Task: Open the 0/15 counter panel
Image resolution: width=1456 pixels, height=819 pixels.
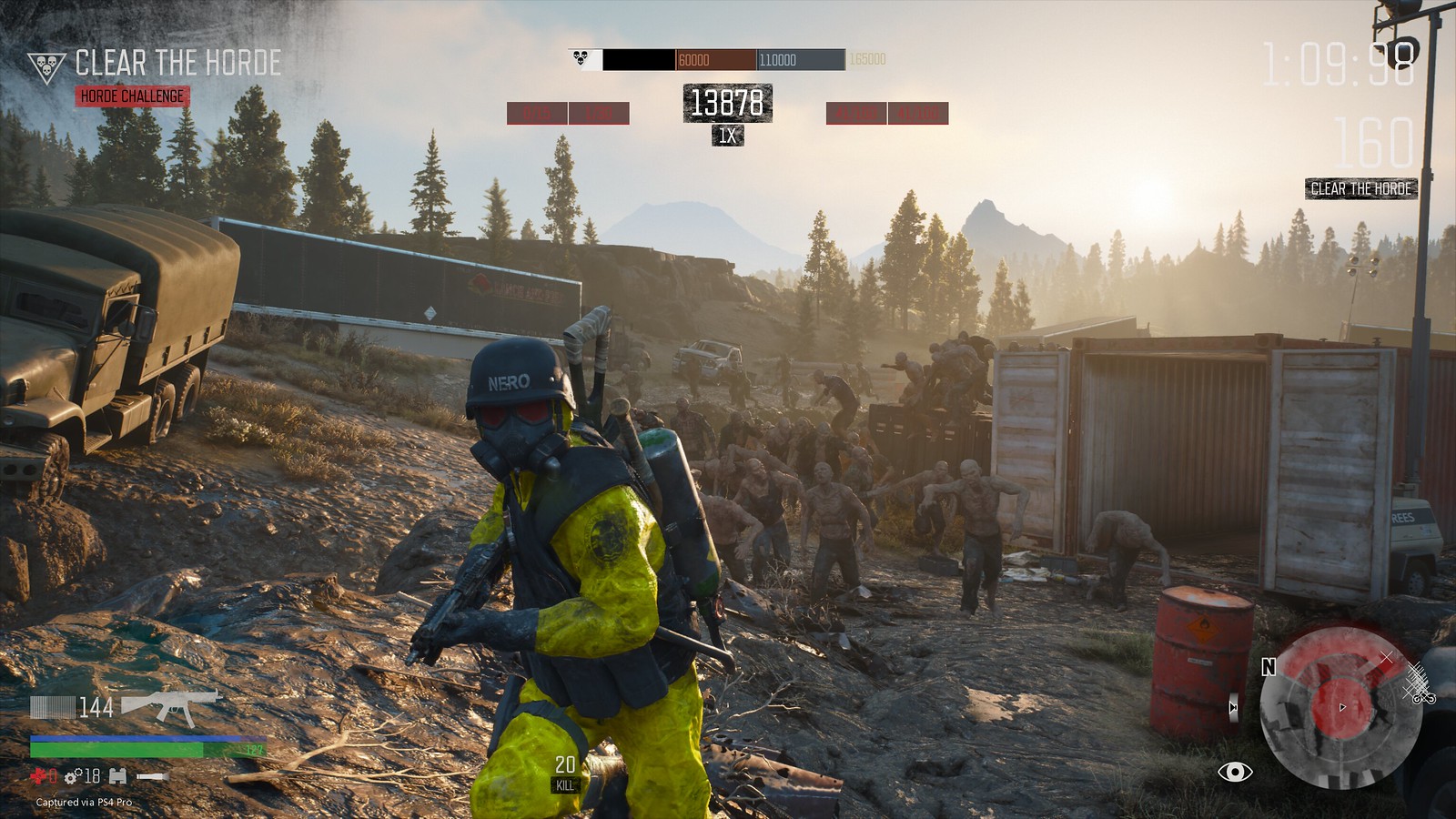Action: pyautogui.click(x=537, y=113)
